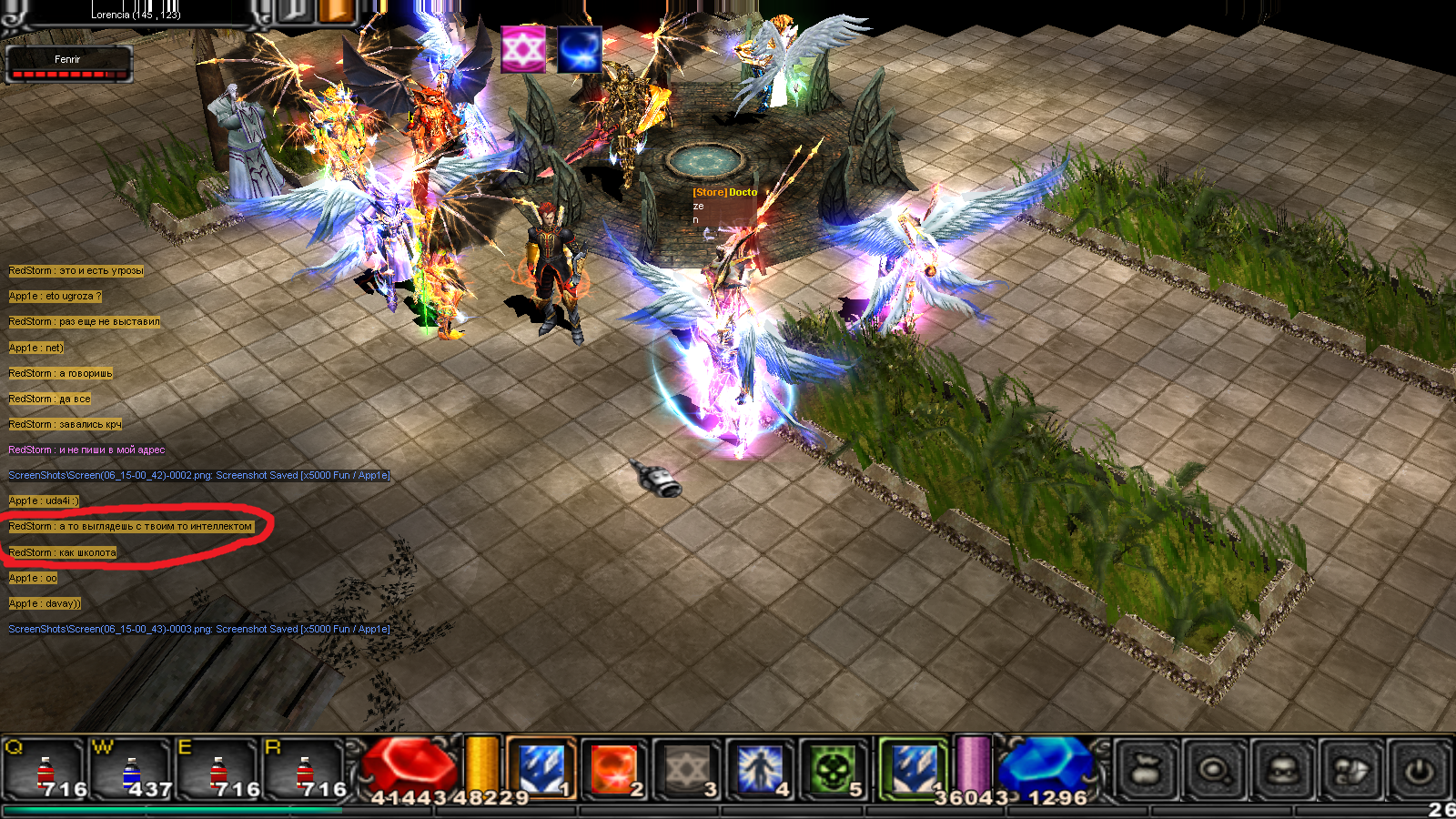
Task: Select the Fenrir pet status panel
Action: [69, 65]
